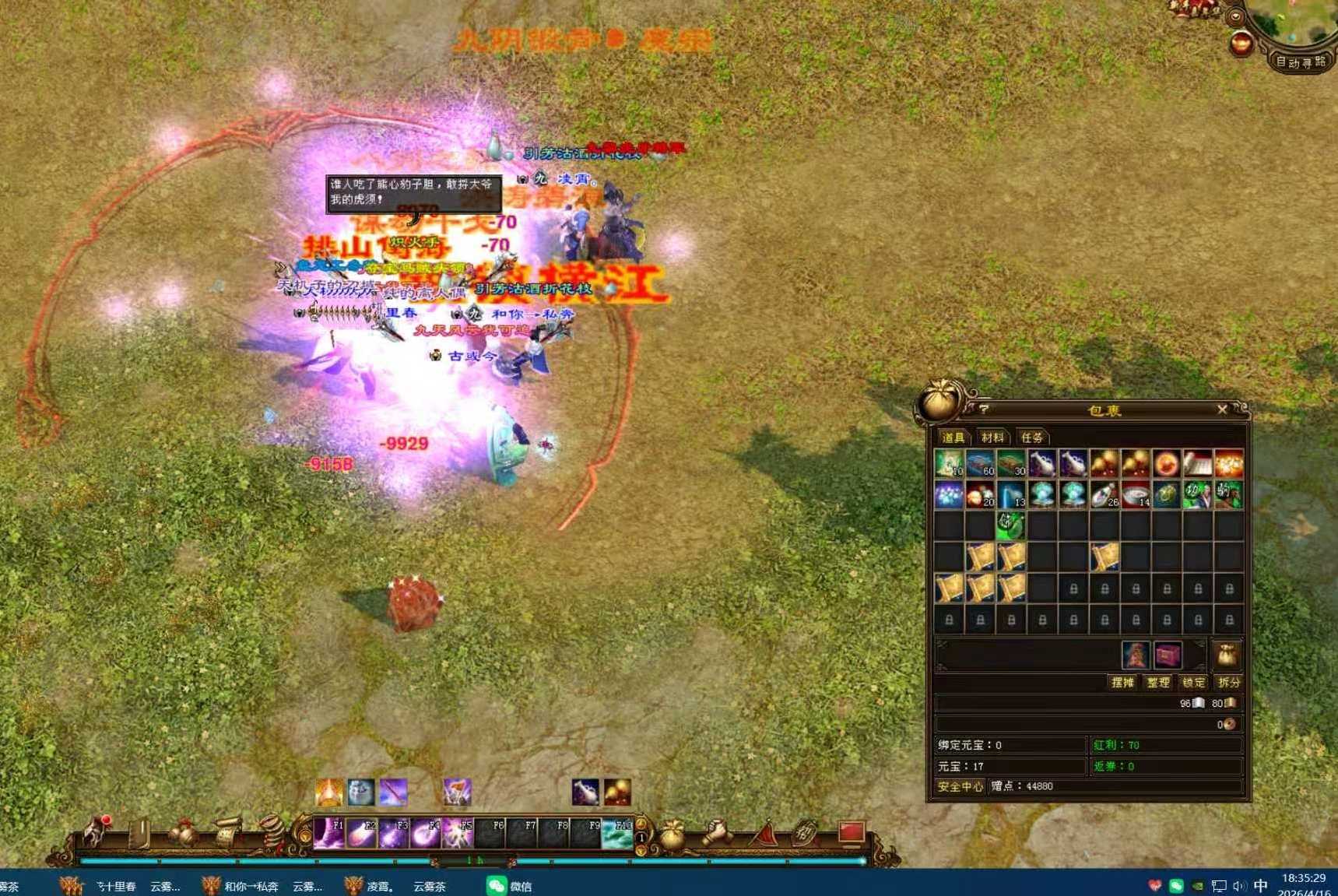
Task: Switch to the 任务 quest items tab
Action: pos(1032,437)
